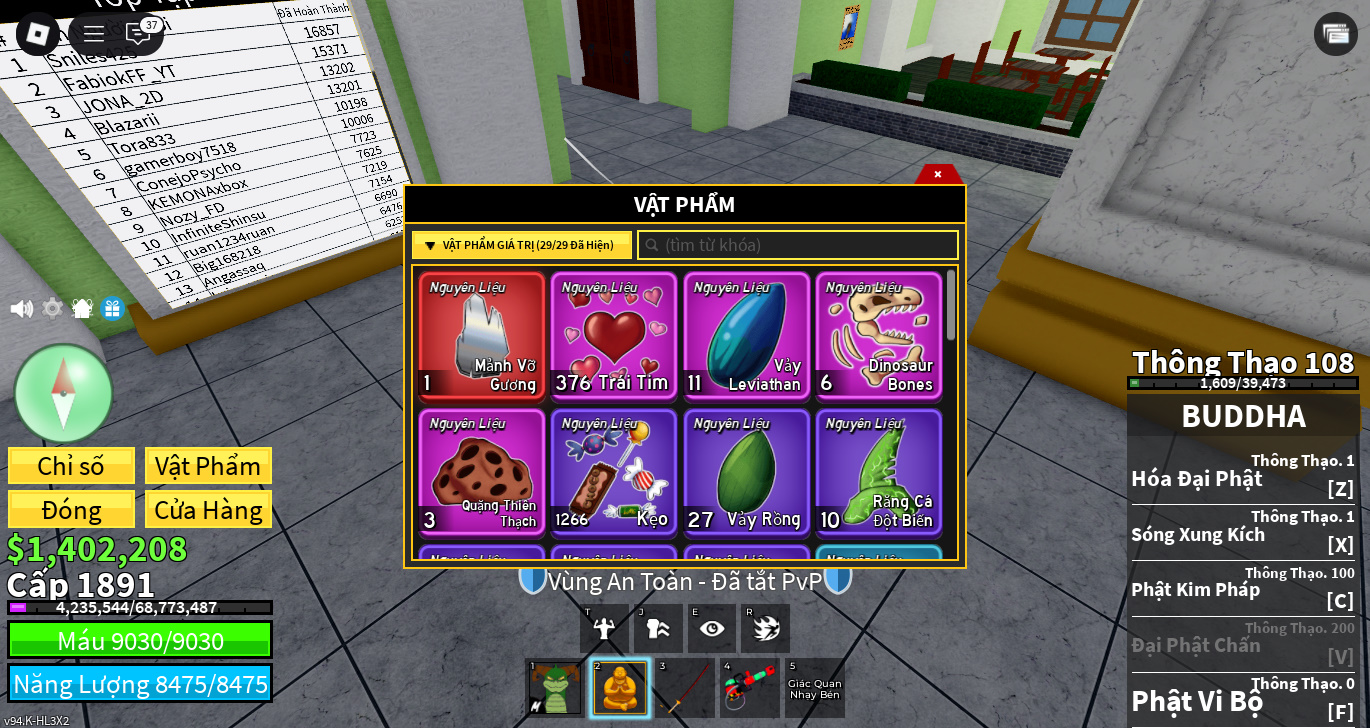1370x728 pixels.
Task: Choose the Trái Tim hearts item
Action: point(614,336)
